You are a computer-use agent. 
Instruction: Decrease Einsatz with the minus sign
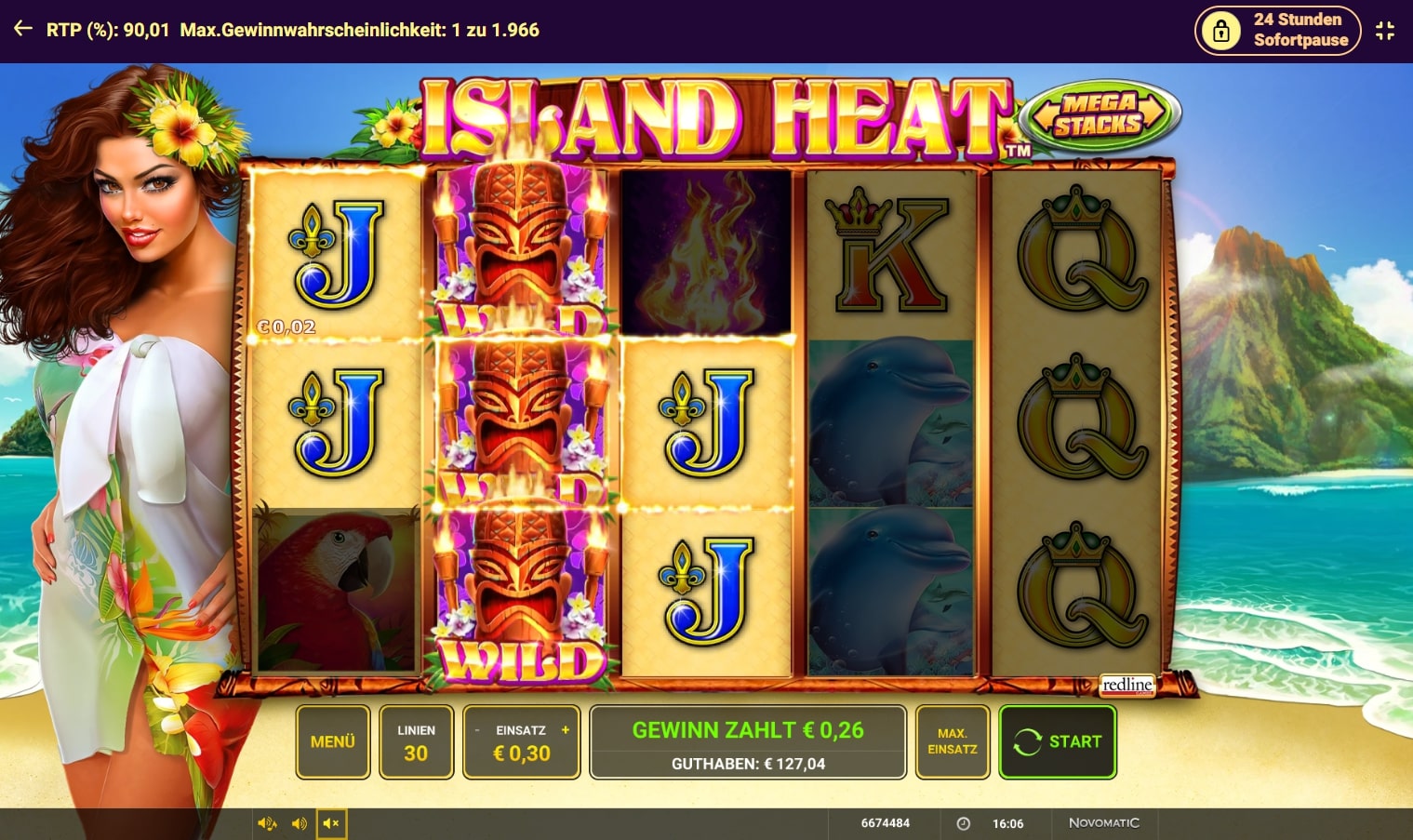[477, 730]
